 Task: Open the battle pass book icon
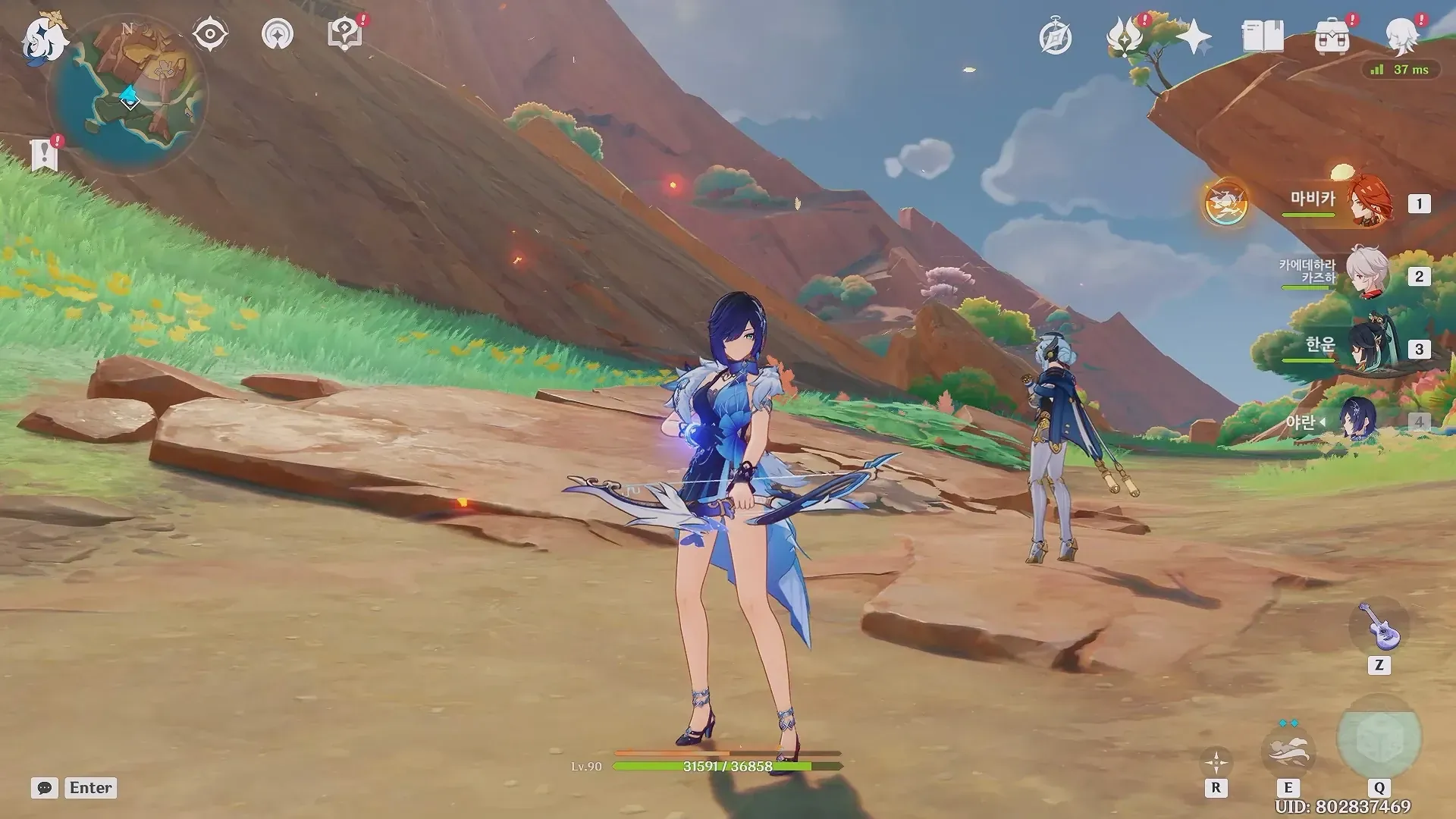click(1263, 36)
